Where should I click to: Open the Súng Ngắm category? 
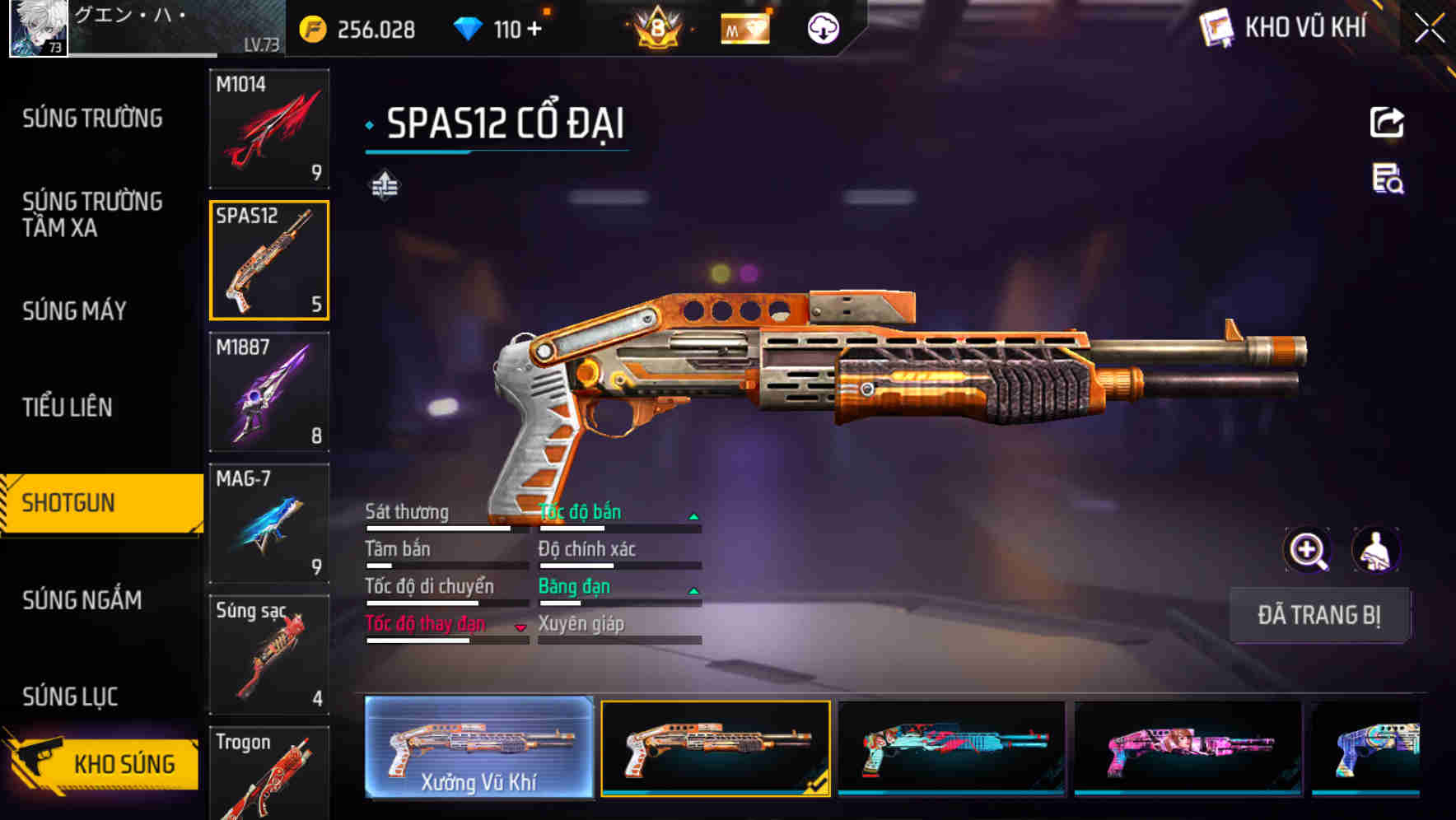point(82,600)
